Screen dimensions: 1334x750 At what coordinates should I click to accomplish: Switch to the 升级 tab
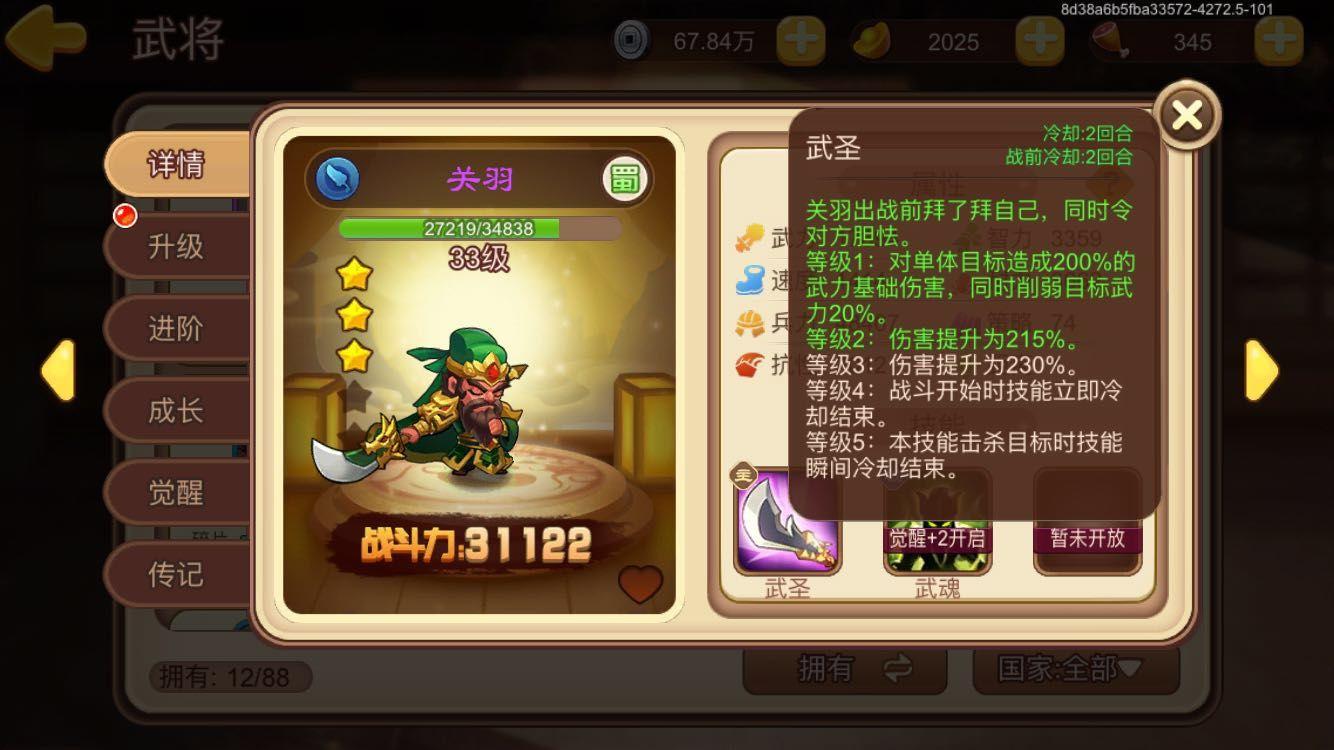179,246
